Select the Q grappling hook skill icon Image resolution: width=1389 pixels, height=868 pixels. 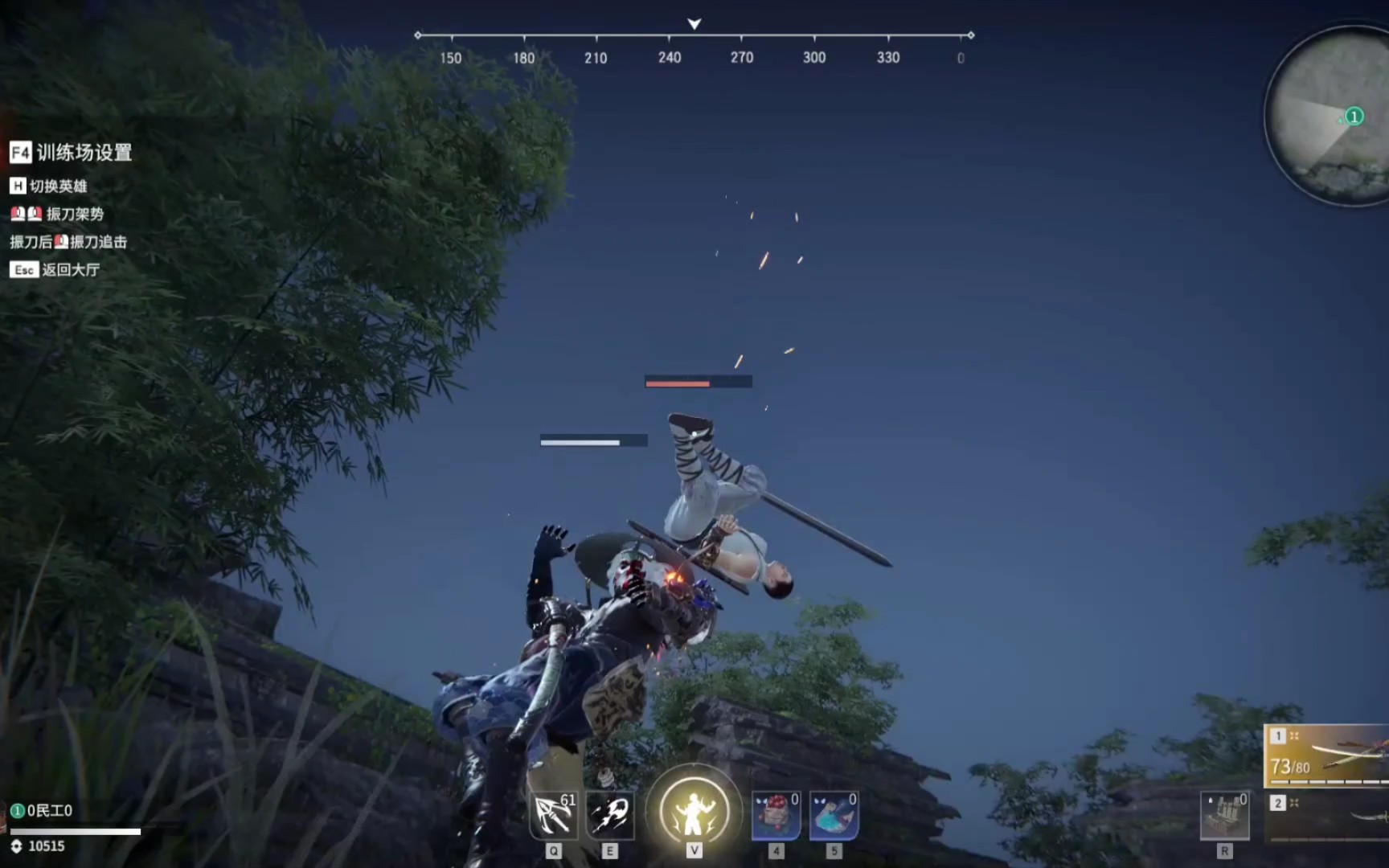click(x=553, y=814)
